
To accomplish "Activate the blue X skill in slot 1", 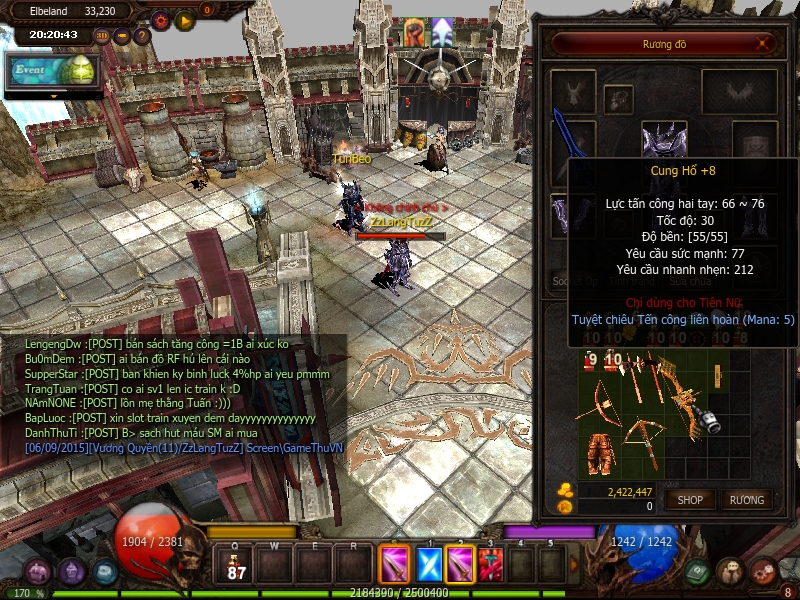I will click(x=428, y=565).
